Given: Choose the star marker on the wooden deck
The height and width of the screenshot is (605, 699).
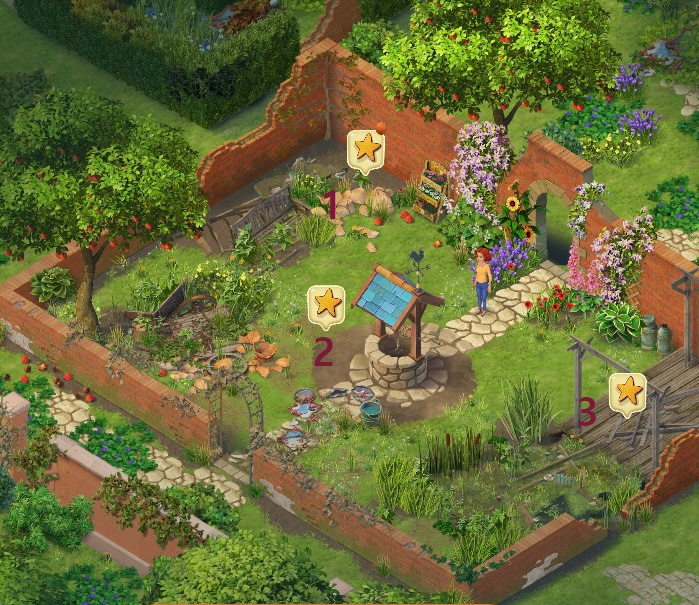Looking at the screenshot, I should coord(627,391).
